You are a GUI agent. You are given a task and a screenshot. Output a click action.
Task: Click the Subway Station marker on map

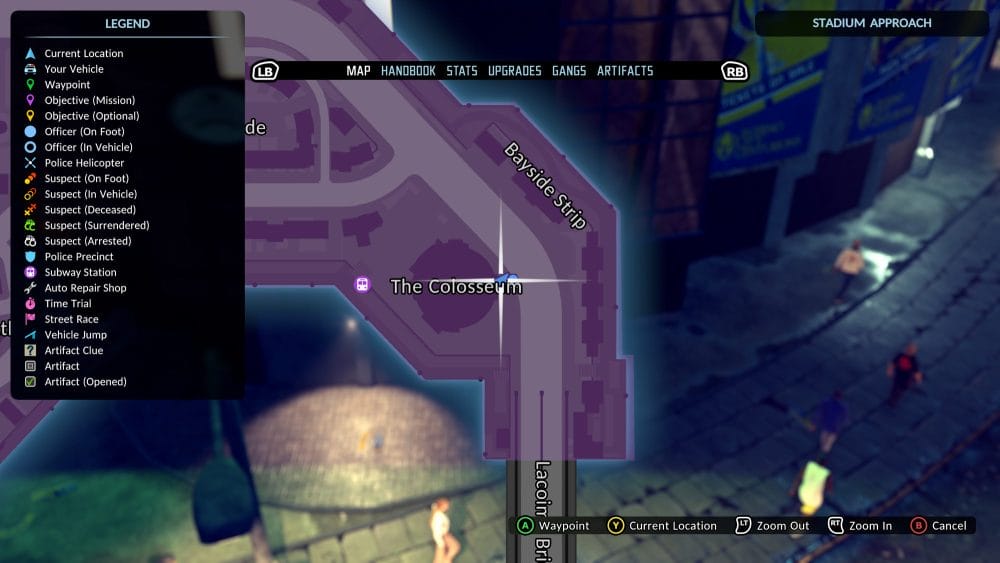362,285
